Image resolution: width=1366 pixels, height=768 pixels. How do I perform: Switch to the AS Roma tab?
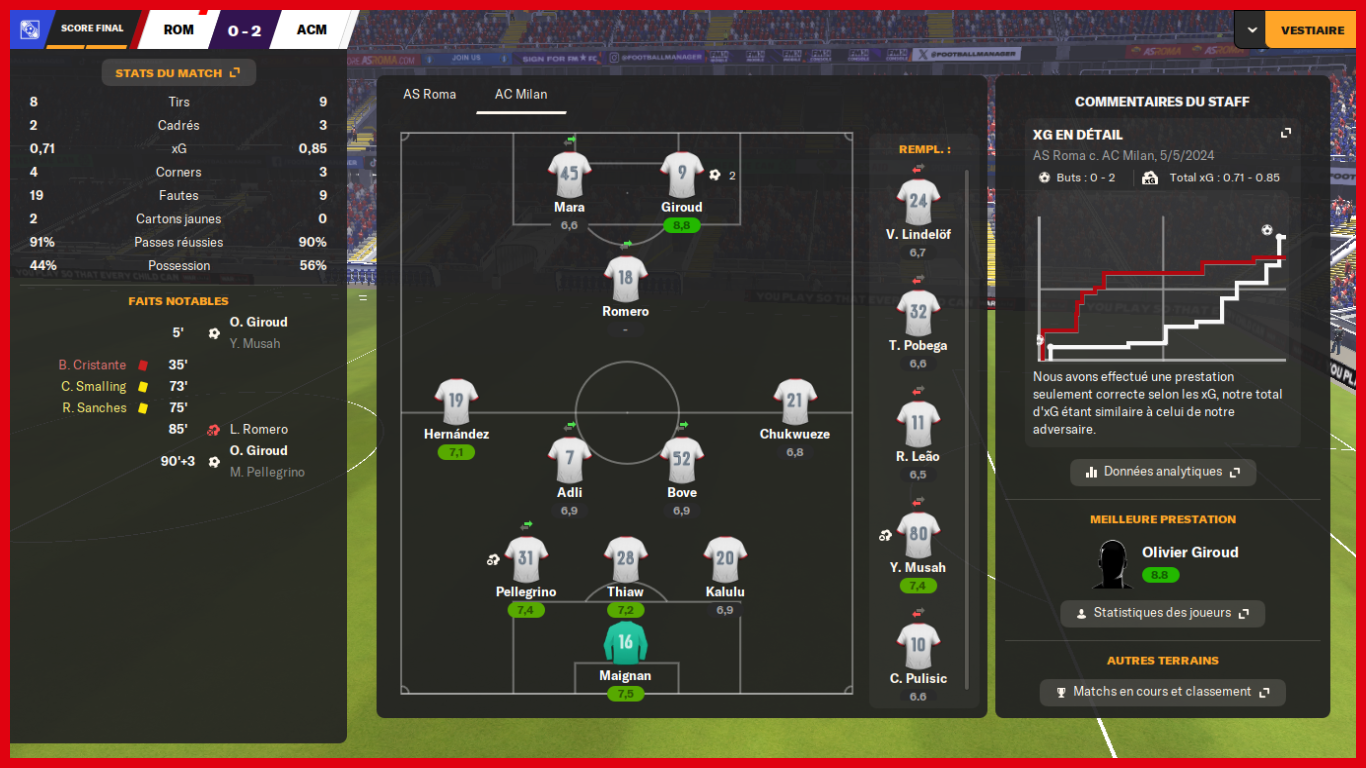[429, 95]
